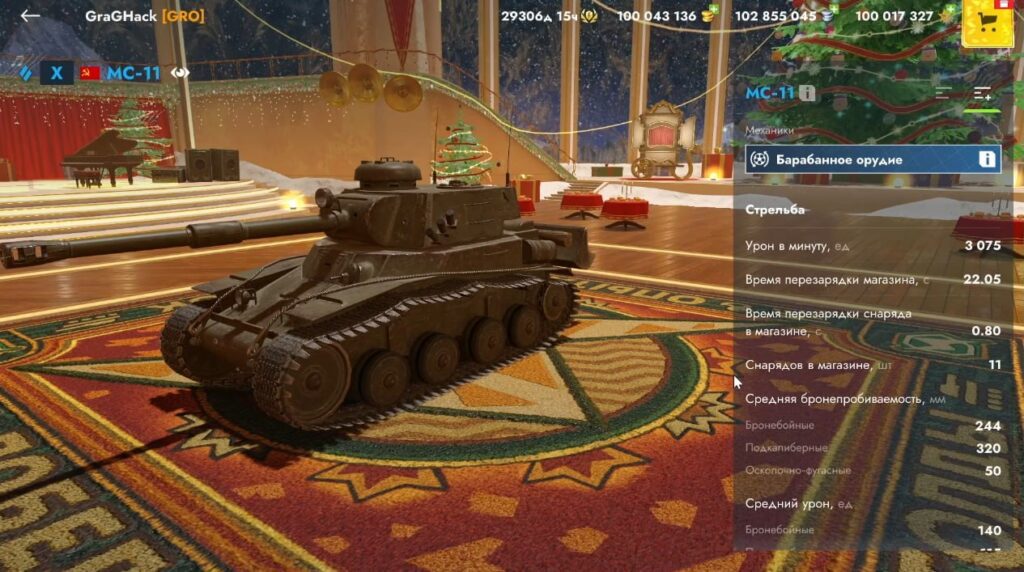This screenshot has height=572, width=1024.
Task: Open info next to the МС-11 title
Action: 807,93
